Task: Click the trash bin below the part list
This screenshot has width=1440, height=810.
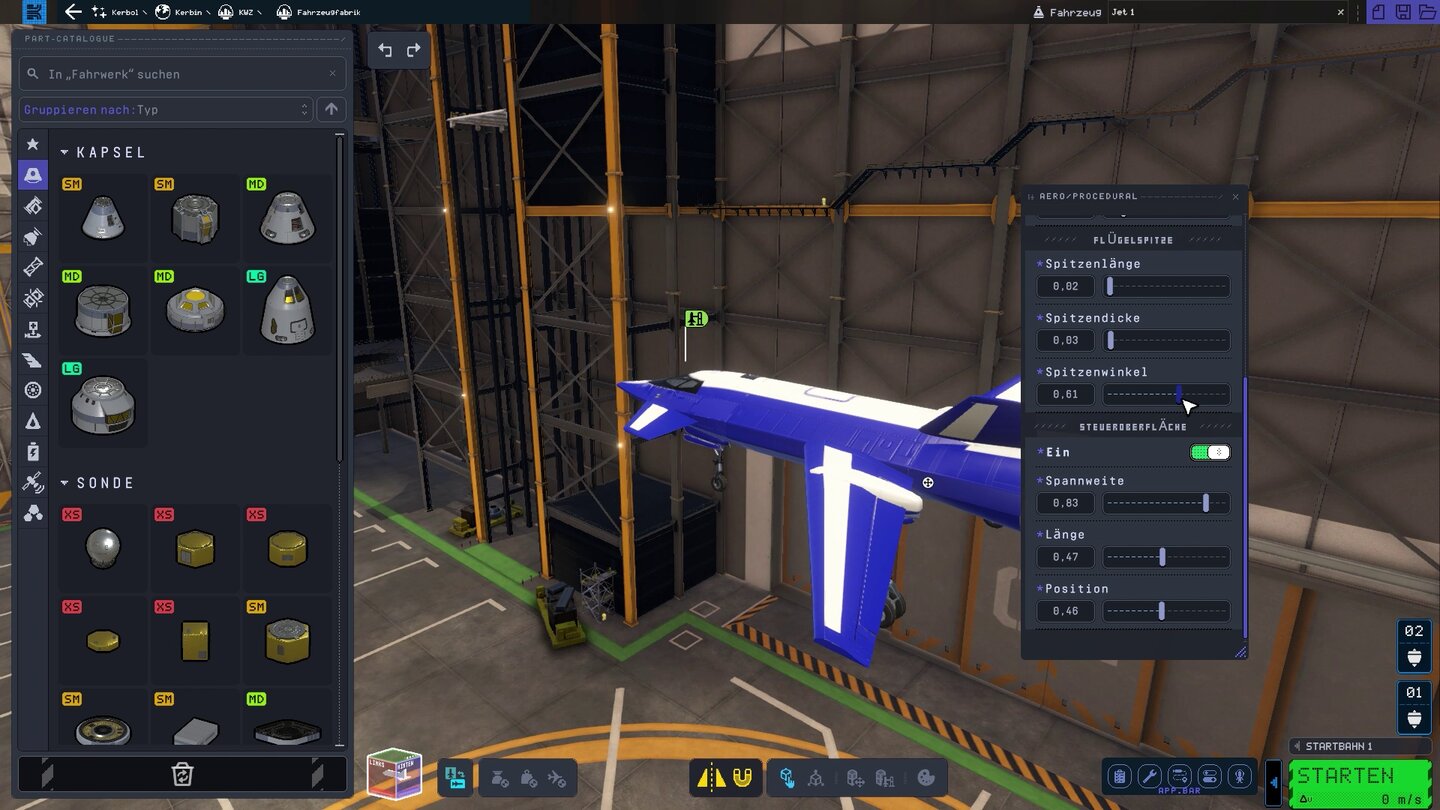Action: (181, 774)
